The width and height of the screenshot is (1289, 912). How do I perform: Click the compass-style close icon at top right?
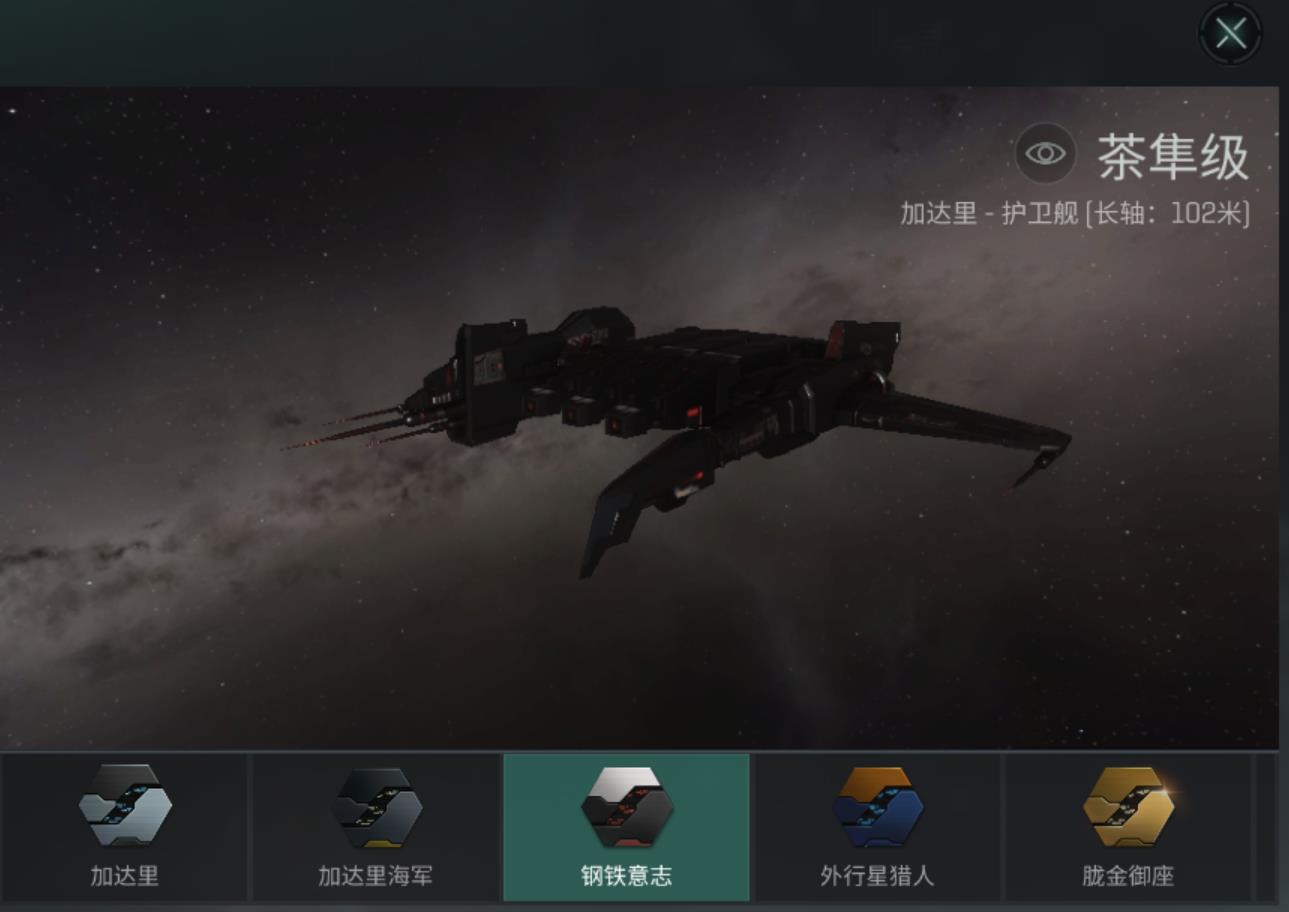click(x=1229, y=33)
